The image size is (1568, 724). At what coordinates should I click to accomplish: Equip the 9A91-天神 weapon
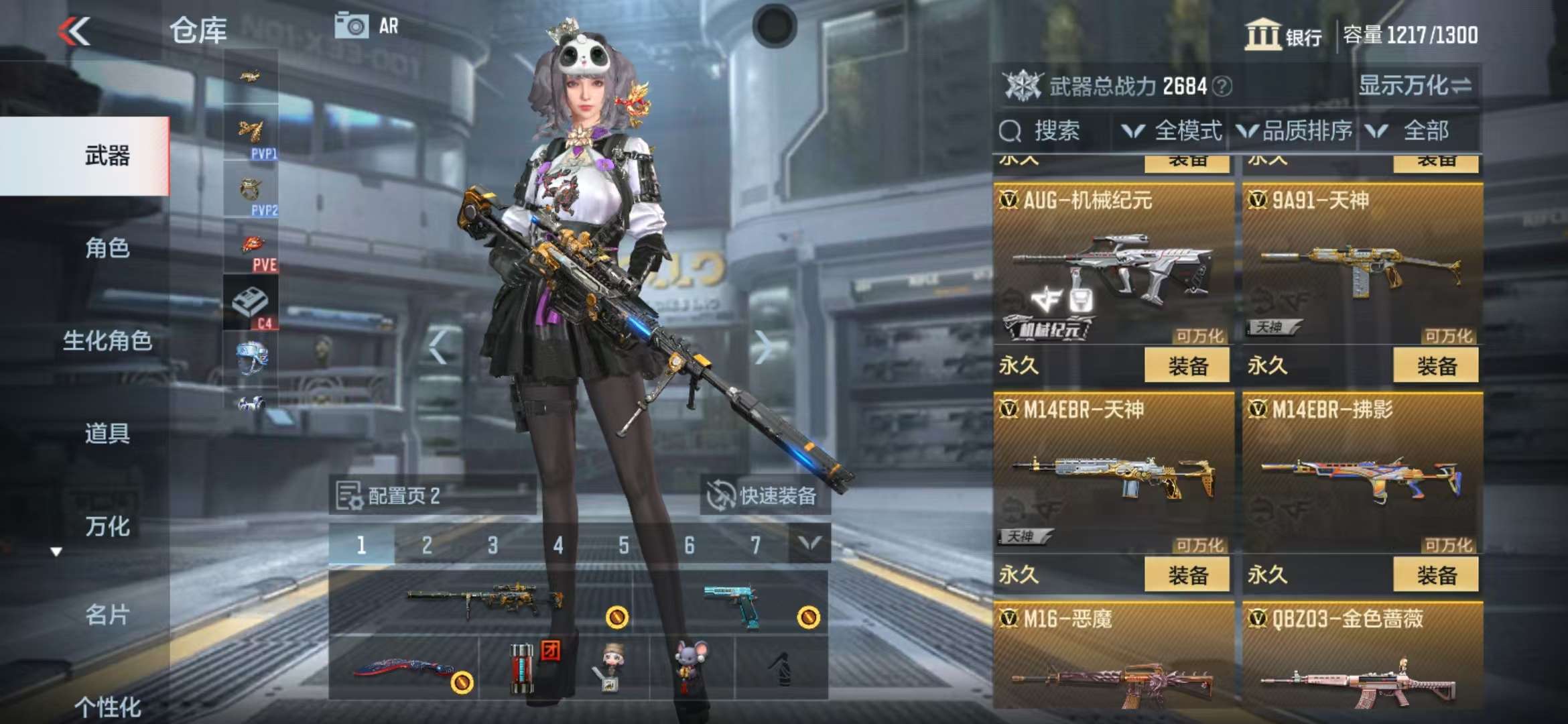[x=1435, y=366]
